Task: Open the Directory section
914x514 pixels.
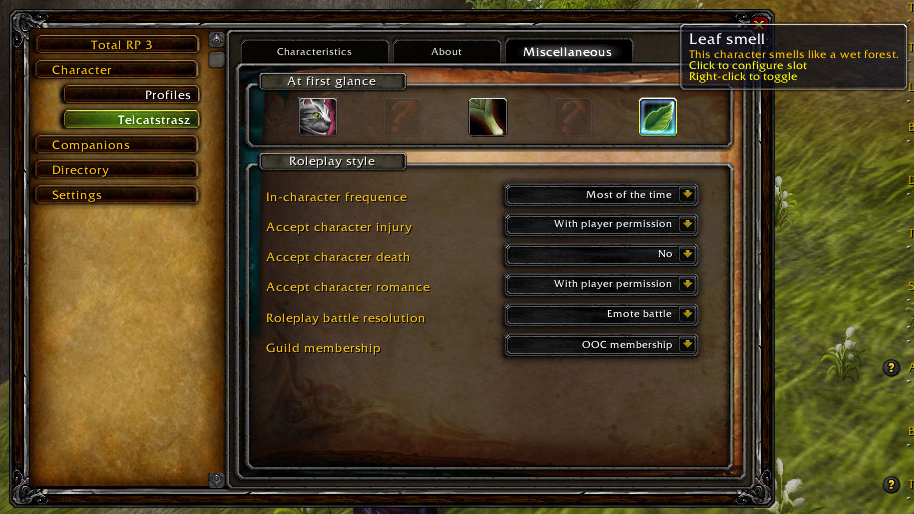Action: (x=116, y=170)
